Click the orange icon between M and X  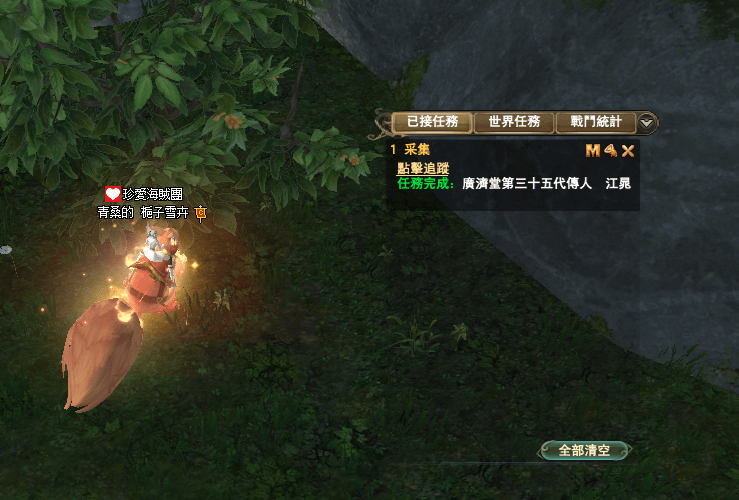610,151
